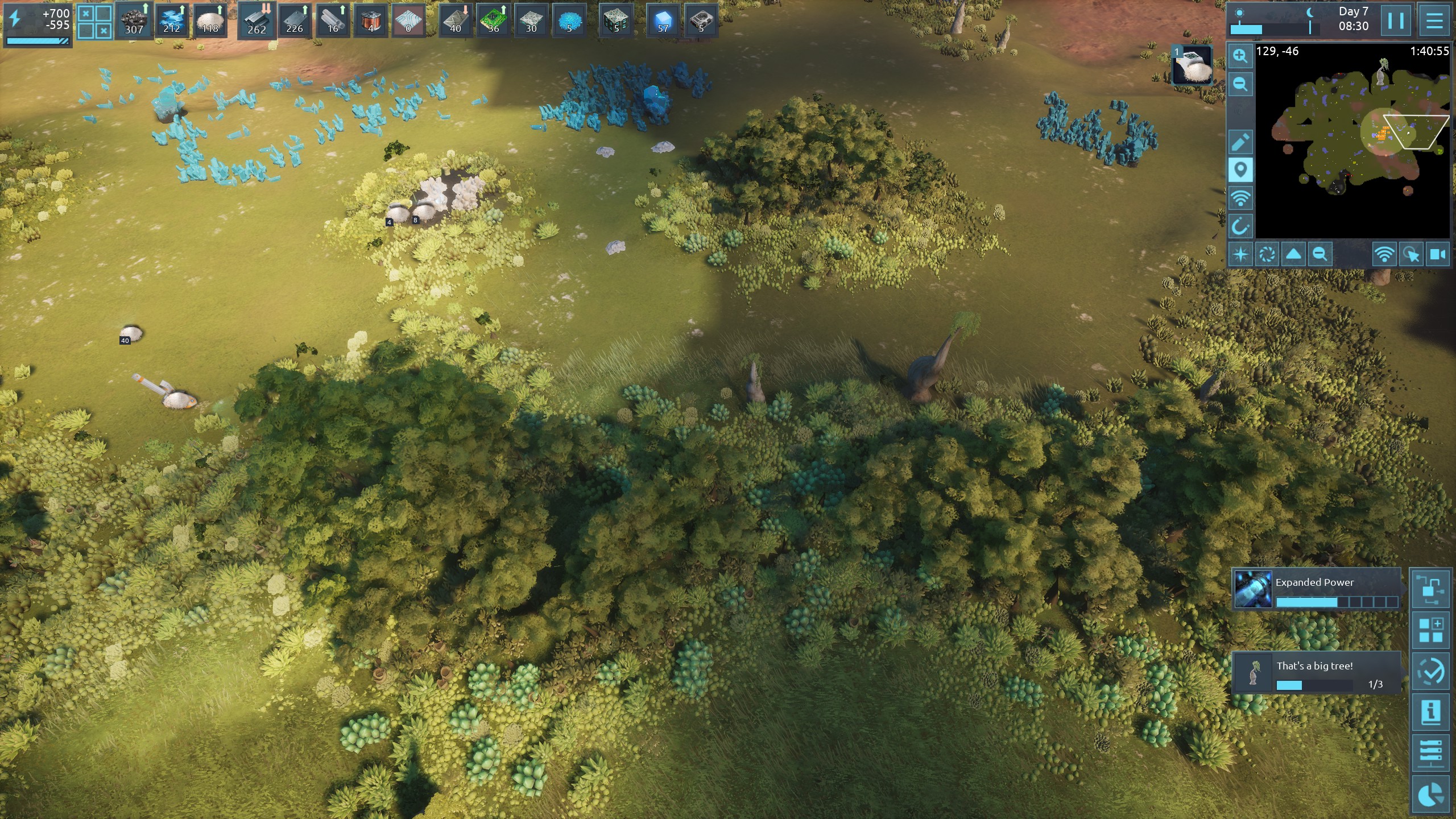Activate the compass star button under minimap
The width and height of the screenshot is (1456, 819).
point(1240,254)
